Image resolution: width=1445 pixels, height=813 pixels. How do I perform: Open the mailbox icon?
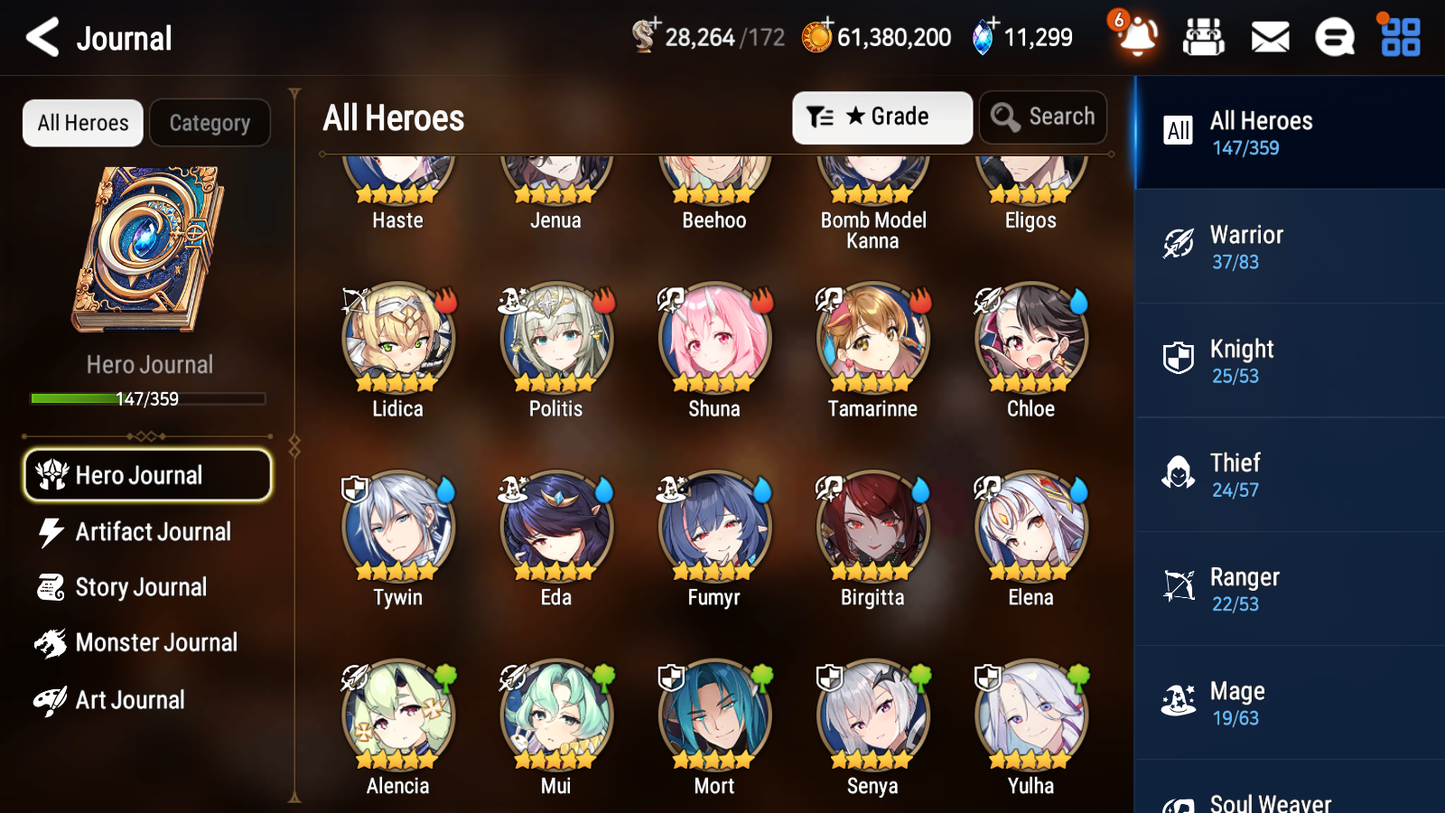pos(1269,36)
